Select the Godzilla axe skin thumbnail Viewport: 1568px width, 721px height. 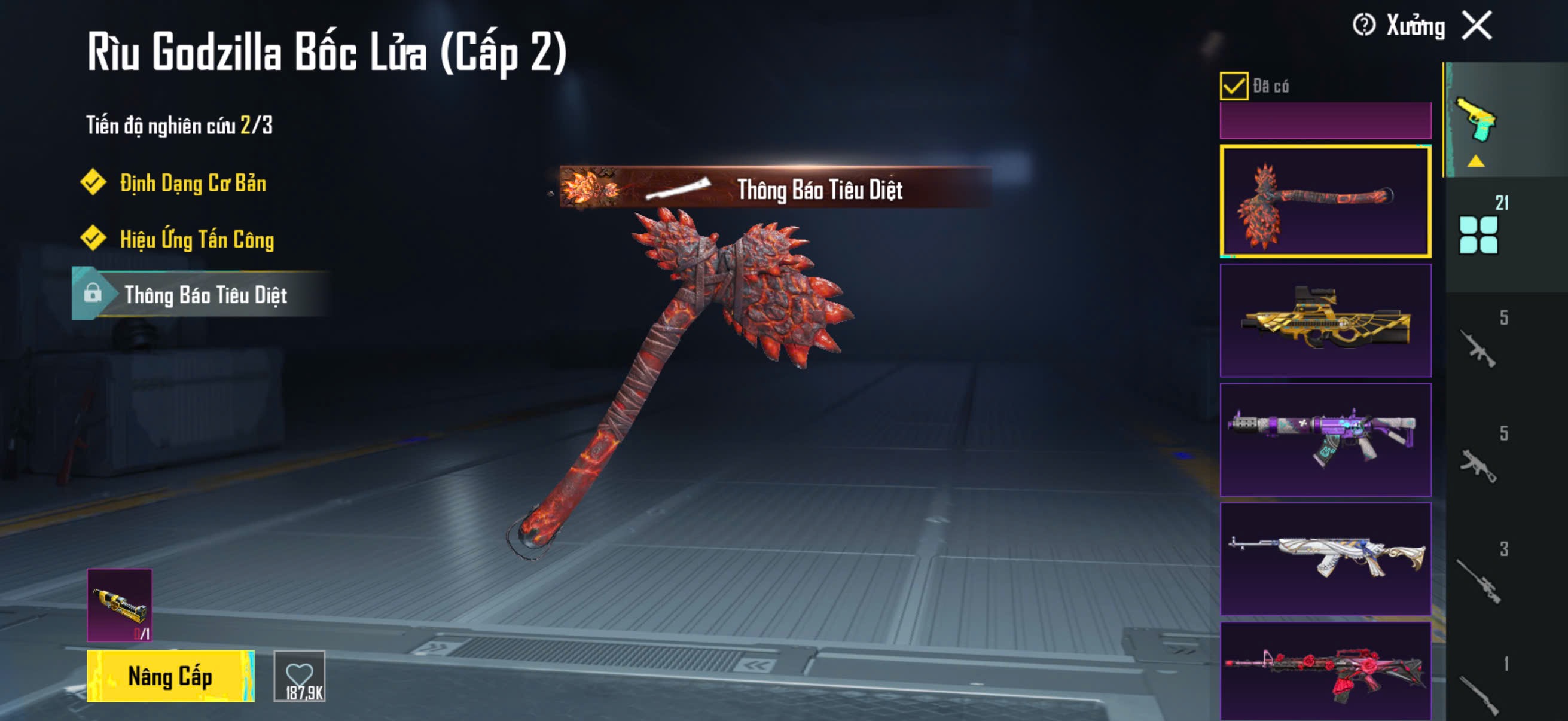coord(1325,201)
